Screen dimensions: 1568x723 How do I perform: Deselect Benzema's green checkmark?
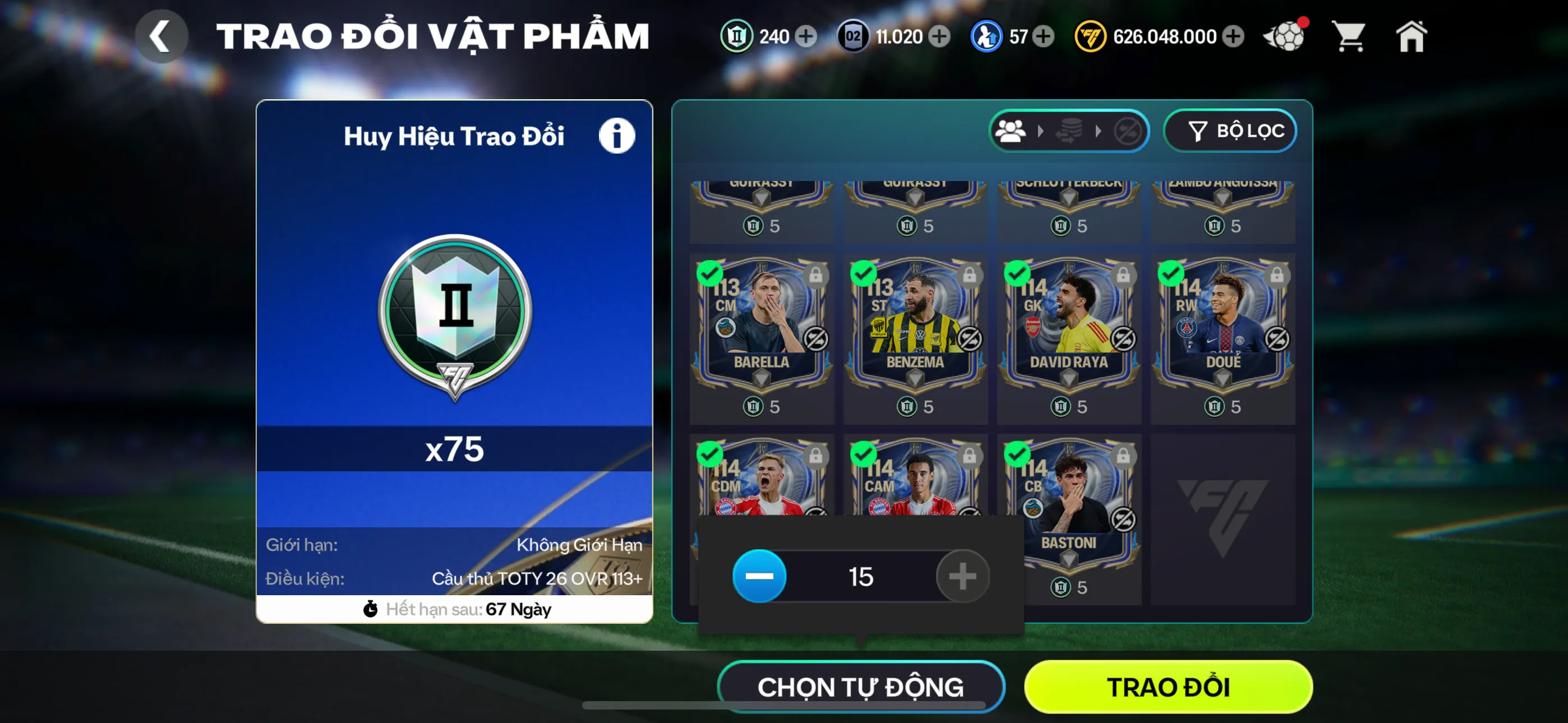tap(864, 274)
